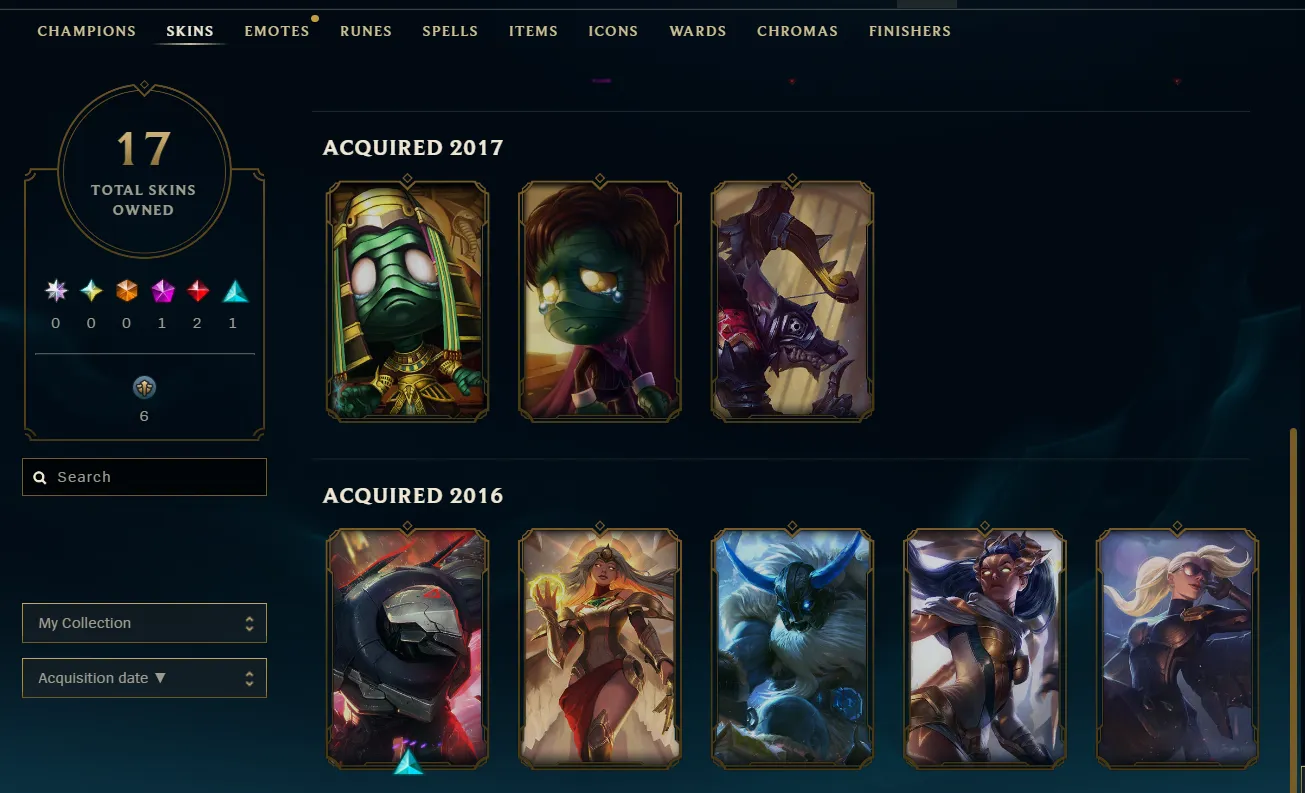Open the FINISHERS collection page
Image resolution: width=1305 pixels, height=793 pixels.
[909, 31]
